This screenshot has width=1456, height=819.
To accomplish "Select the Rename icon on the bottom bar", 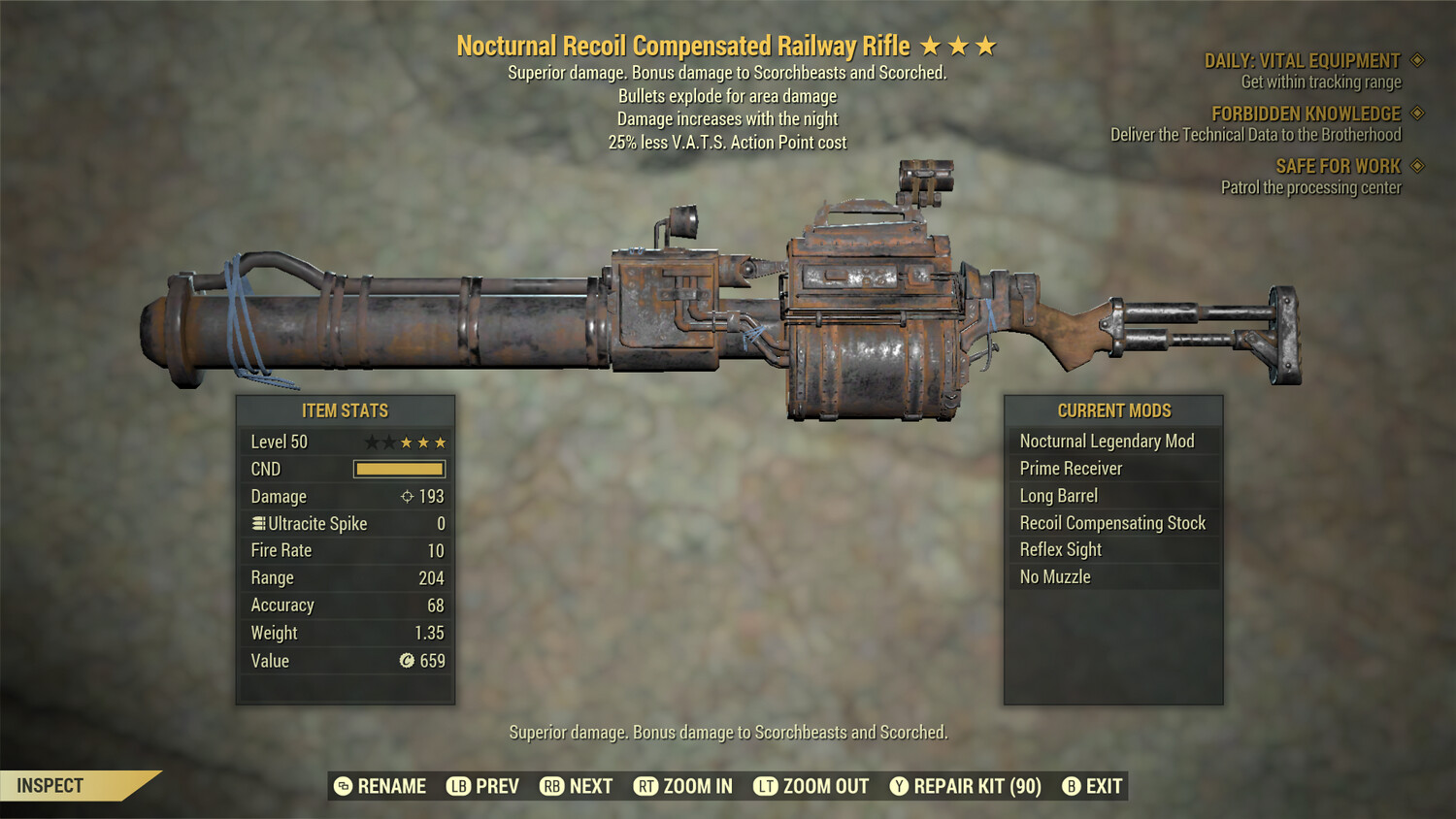I will click(x=342, y=786).
